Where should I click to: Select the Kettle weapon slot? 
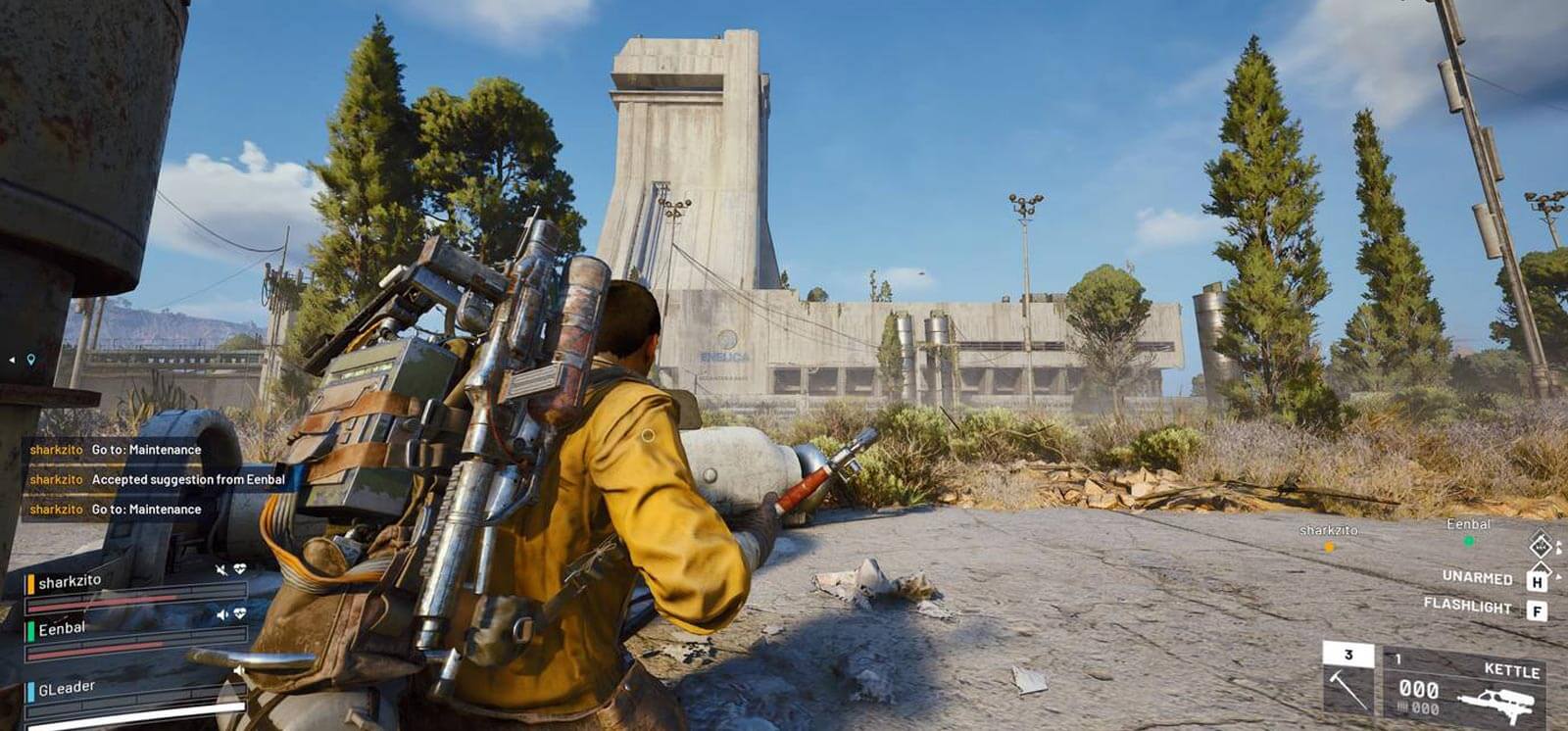pyautogui.click(x=1467, y=688)
